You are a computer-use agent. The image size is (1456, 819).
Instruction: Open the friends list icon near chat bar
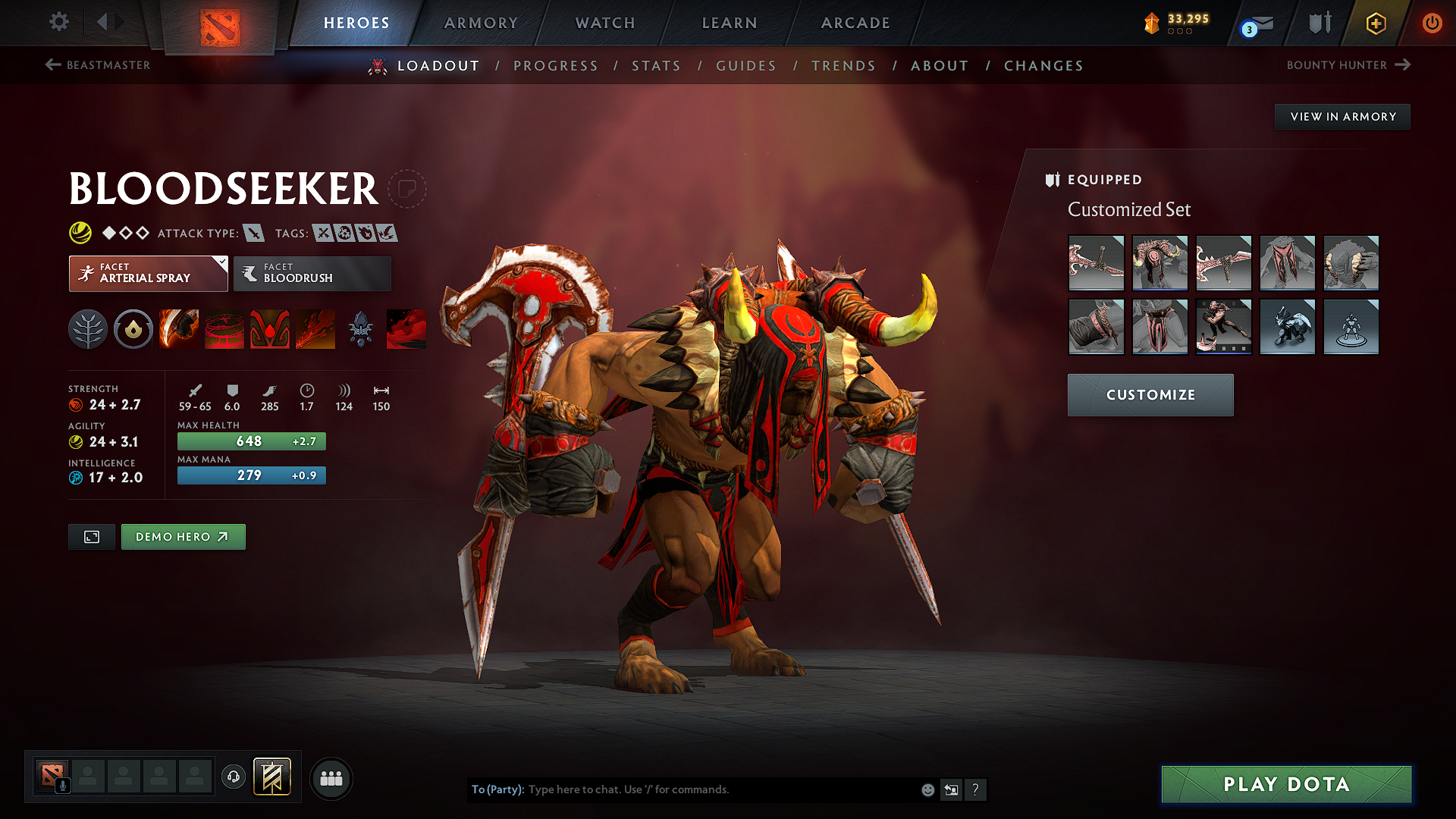coord(331,778)
